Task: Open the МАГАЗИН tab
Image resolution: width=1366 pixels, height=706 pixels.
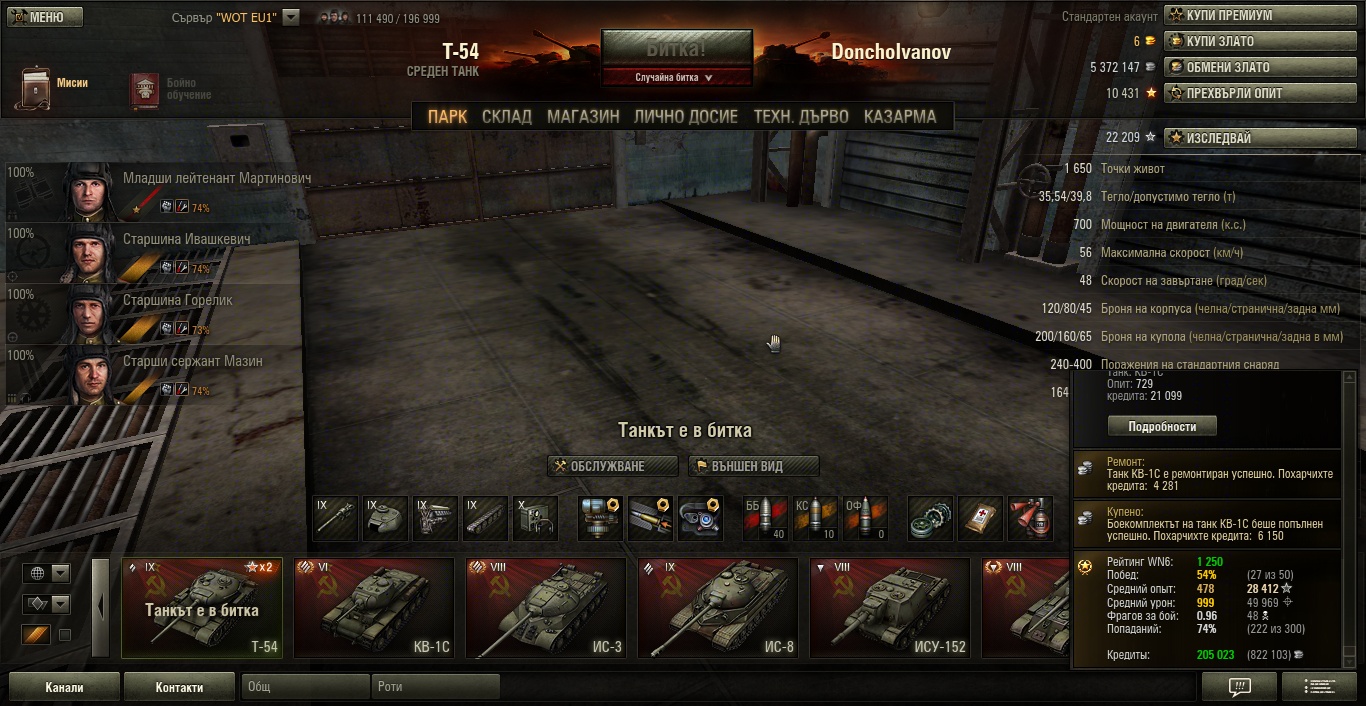Action: [x=583, y=117]
